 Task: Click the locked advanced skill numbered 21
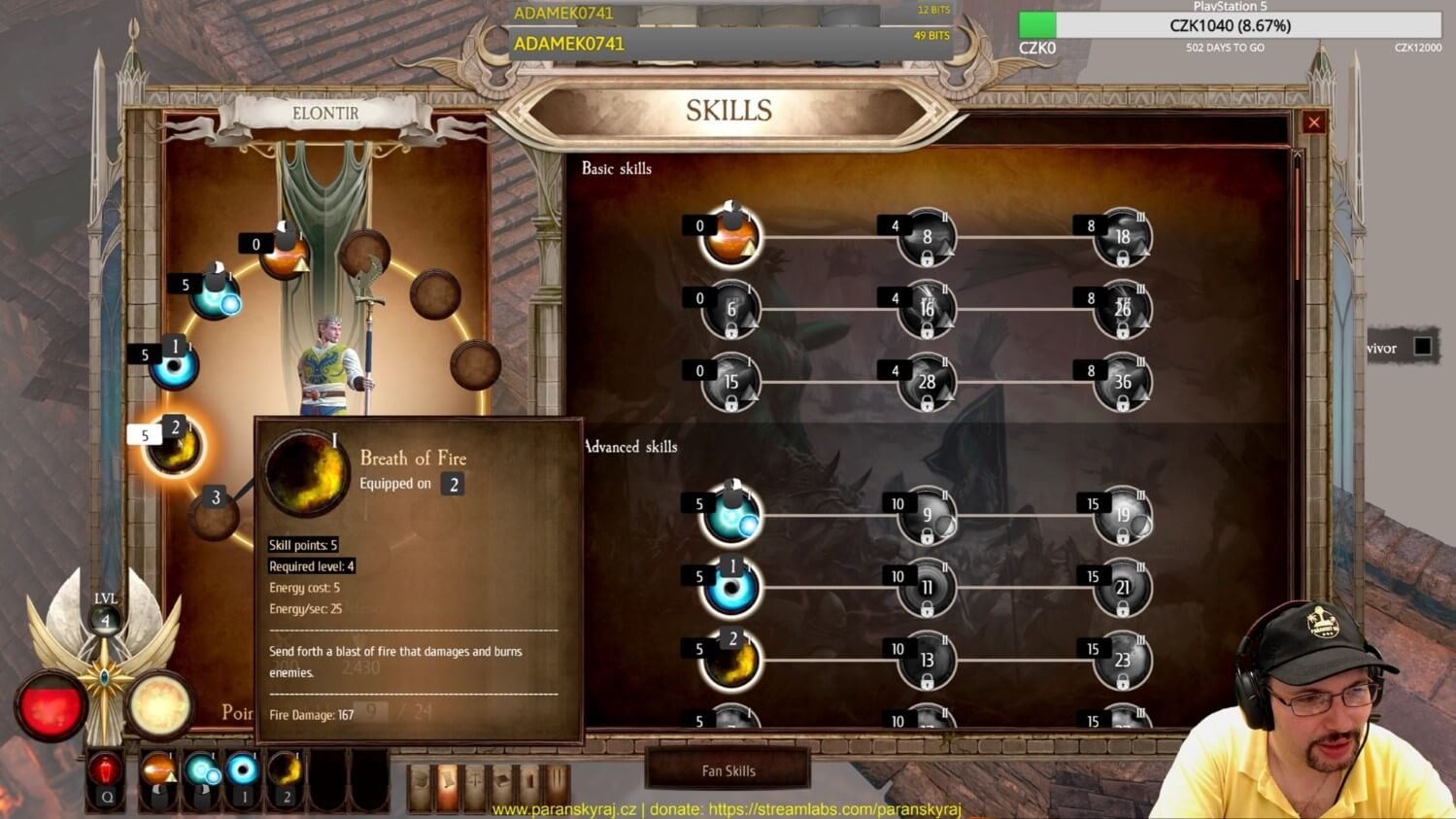click(x=1122, y=588)
